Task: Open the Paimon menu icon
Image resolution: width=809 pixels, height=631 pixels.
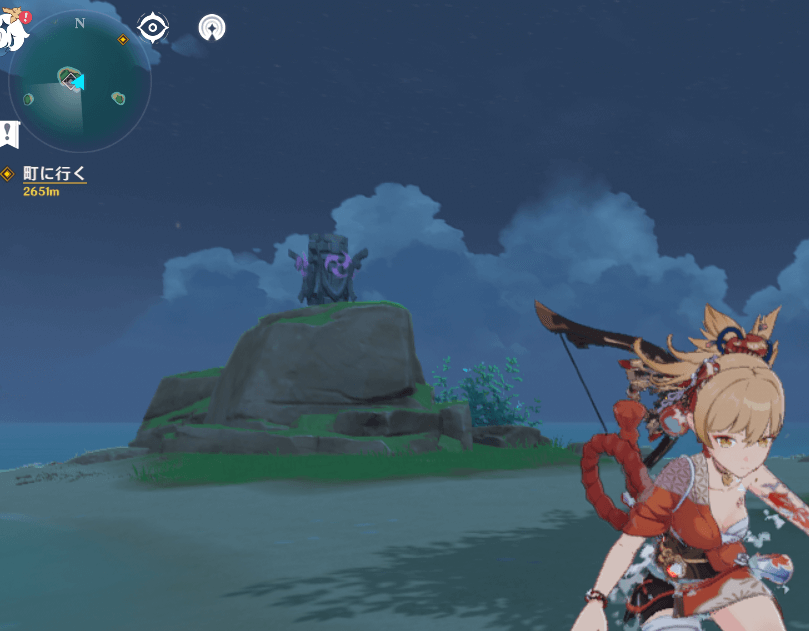Action: (x=12, y=30)
